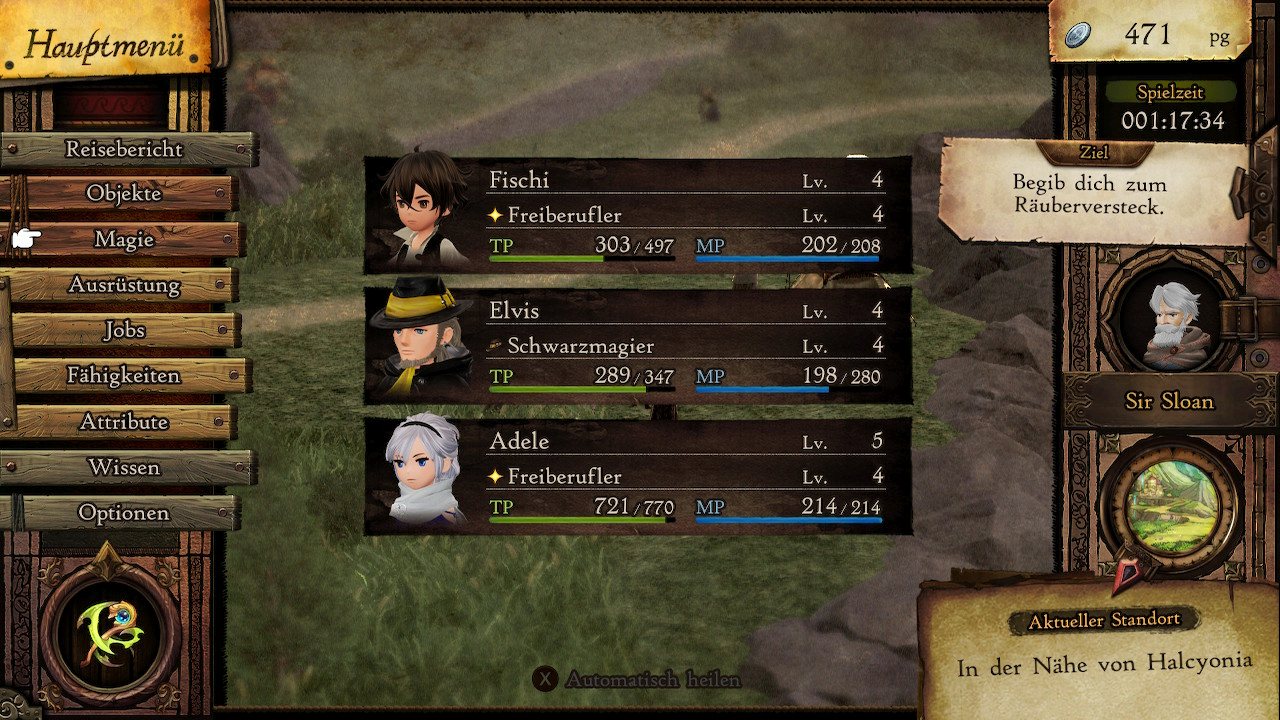
Task: Open the Wissen entry
Action: [x=124, y=467]
